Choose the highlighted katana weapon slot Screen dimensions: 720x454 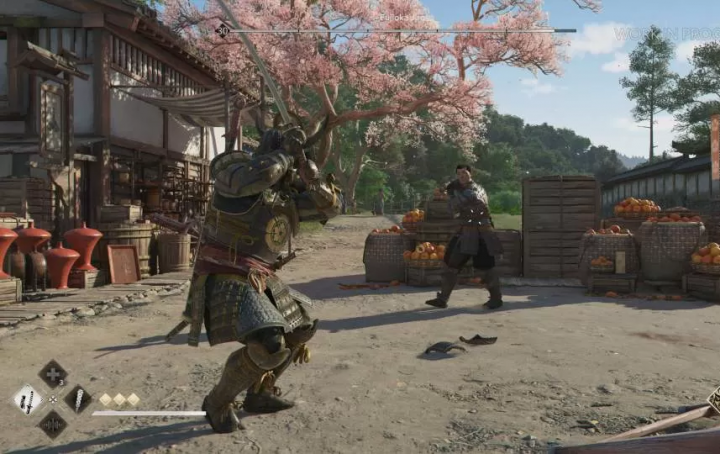click(x=27, y=400)
